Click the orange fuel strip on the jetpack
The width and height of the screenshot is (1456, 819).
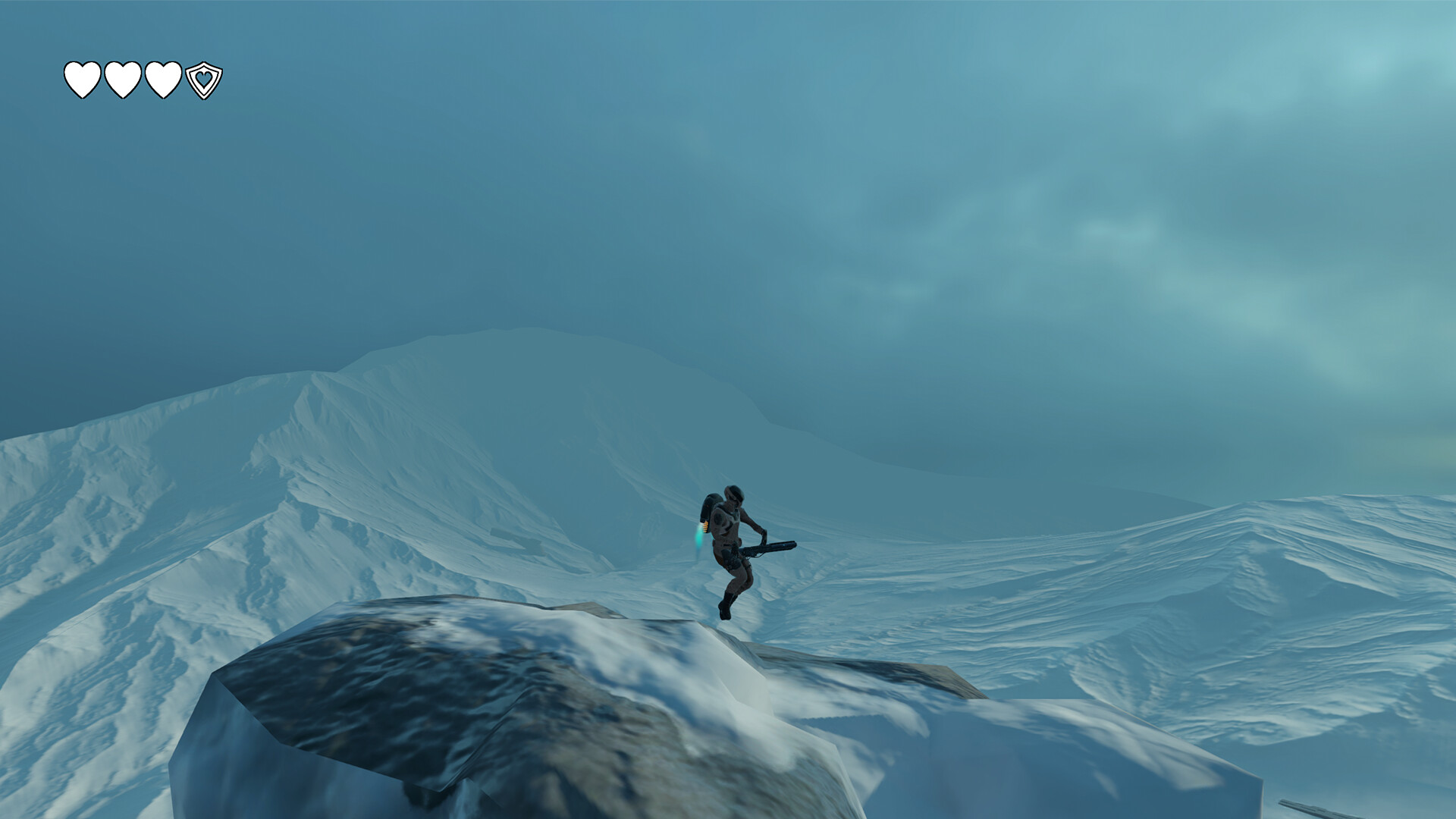[705, 526]
